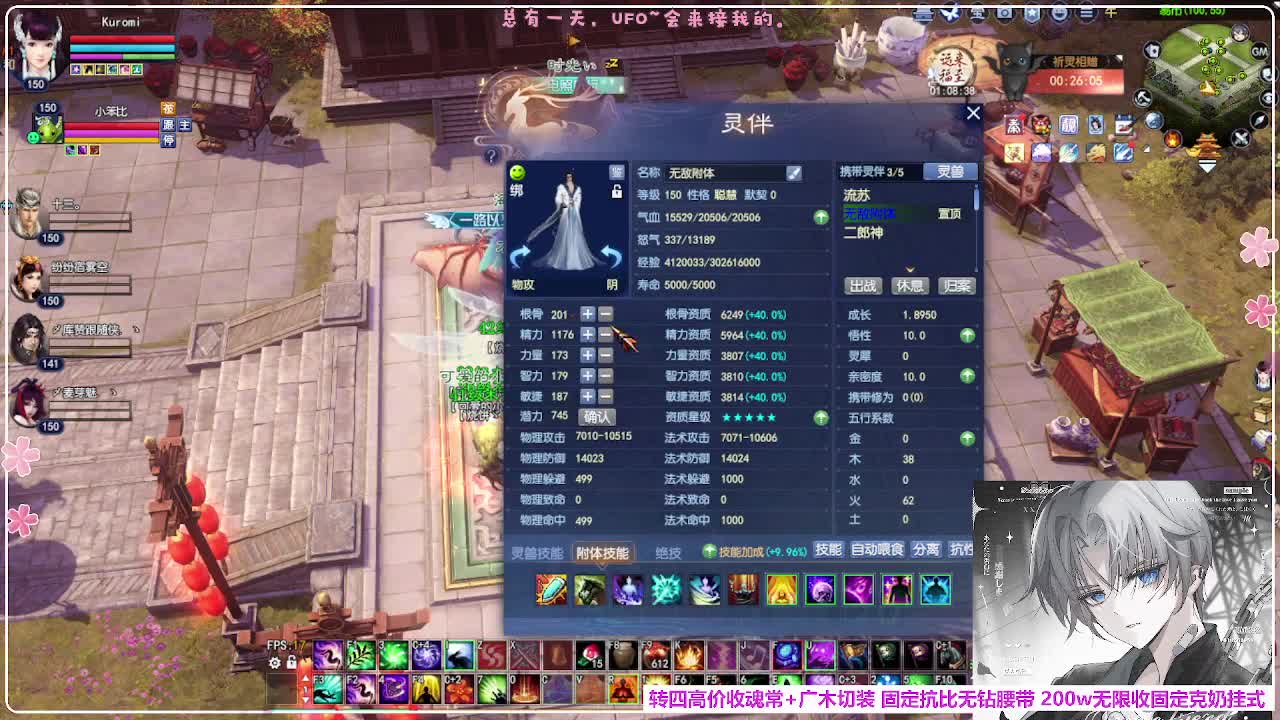The height and width of the screenshot is (720, 1280).
Task: Select the purple skull skill icon in 附体技能 row
Action: [820, 590]
